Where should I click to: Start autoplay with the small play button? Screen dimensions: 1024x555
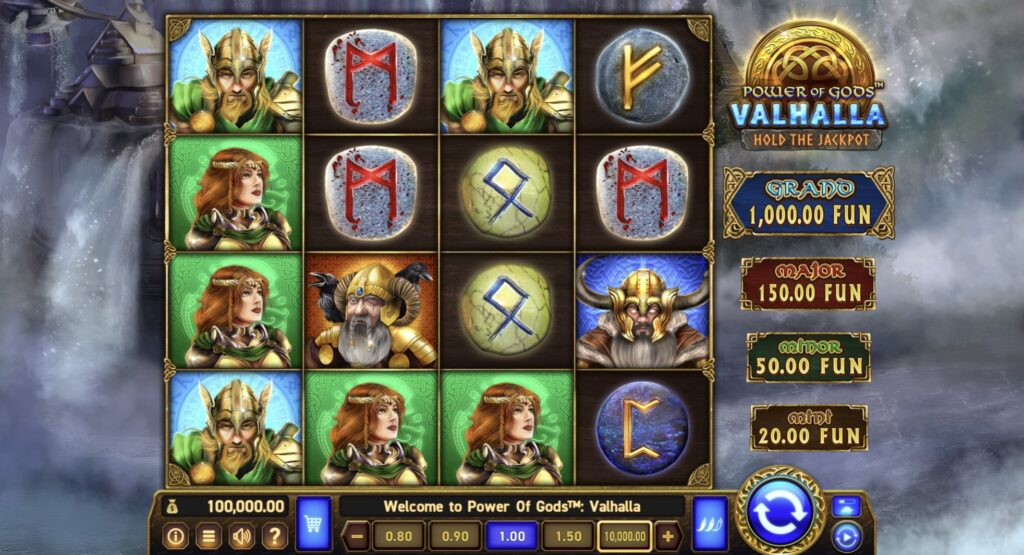point(846,536)
